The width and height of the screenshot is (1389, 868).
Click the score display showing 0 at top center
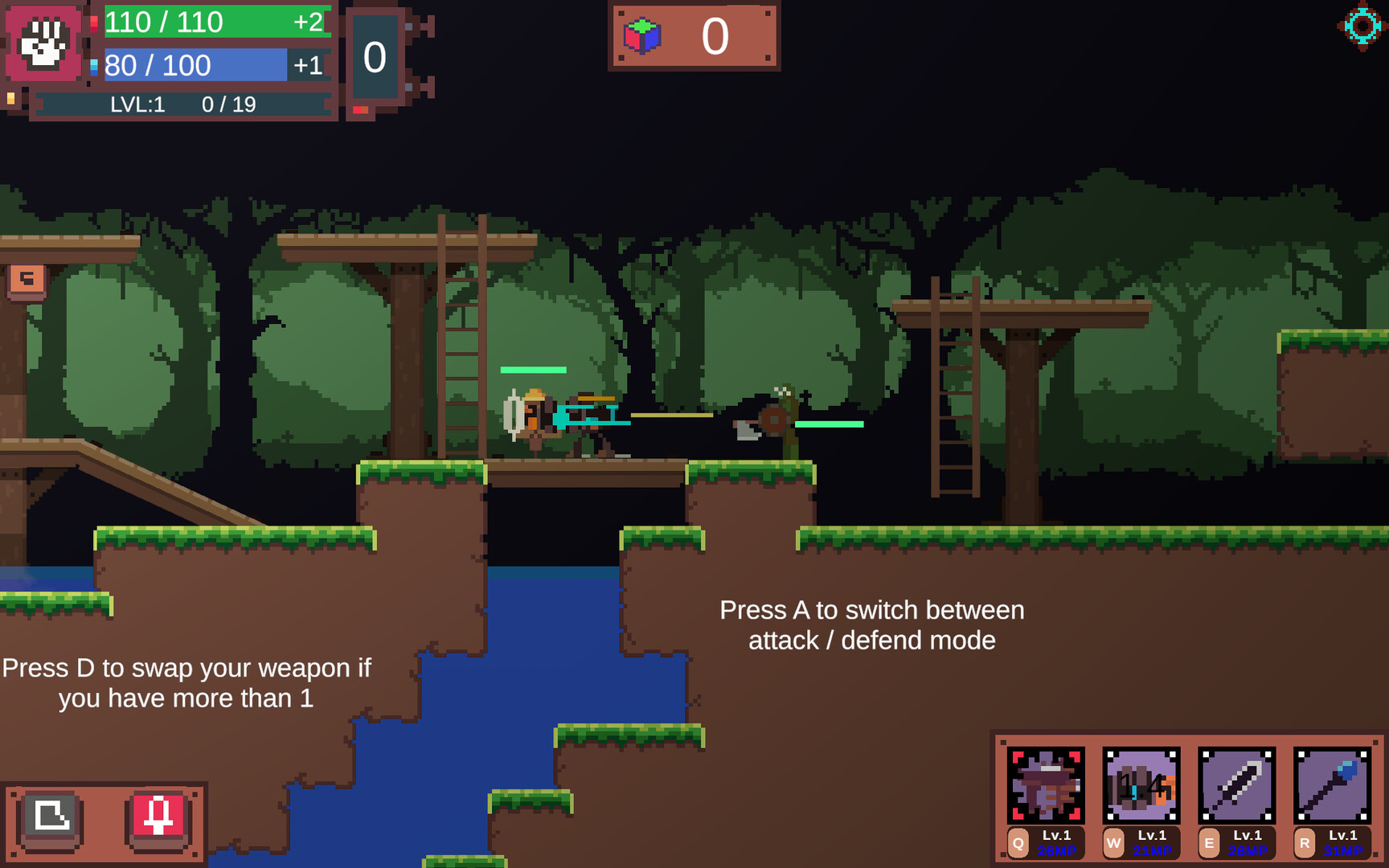coord(714,35)
